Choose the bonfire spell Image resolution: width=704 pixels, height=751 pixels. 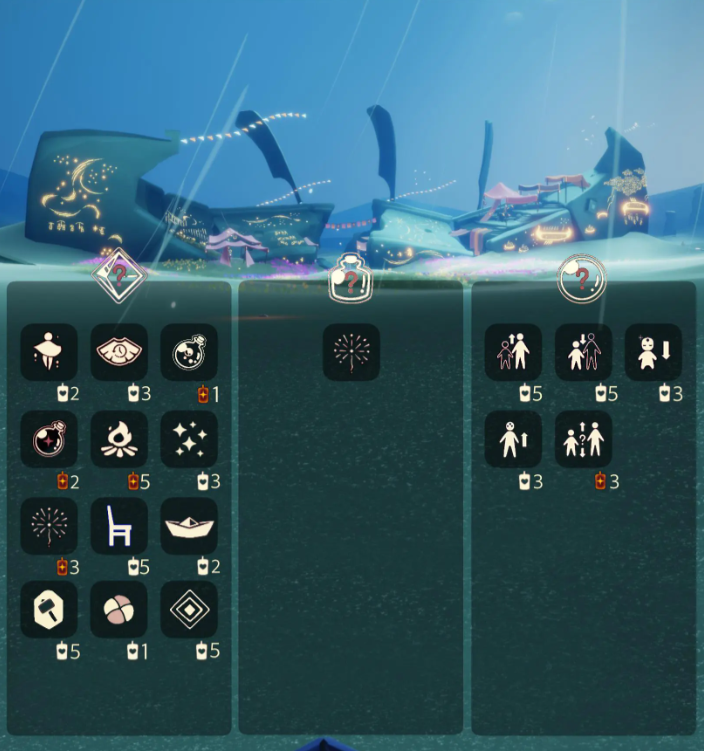[119, 439]
